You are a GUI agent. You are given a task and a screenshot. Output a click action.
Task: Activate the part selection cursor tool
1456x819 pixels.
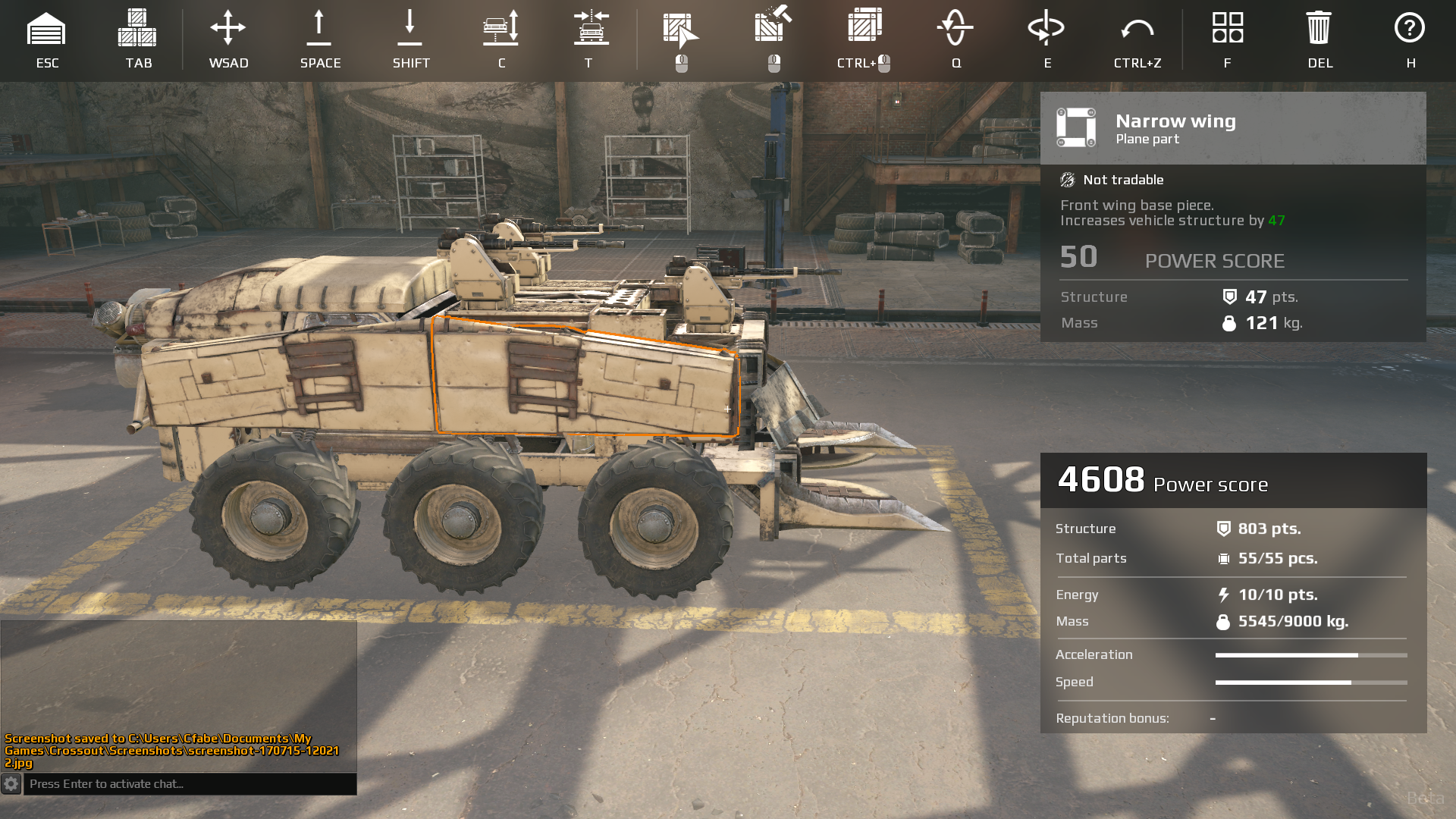point(680,29)
